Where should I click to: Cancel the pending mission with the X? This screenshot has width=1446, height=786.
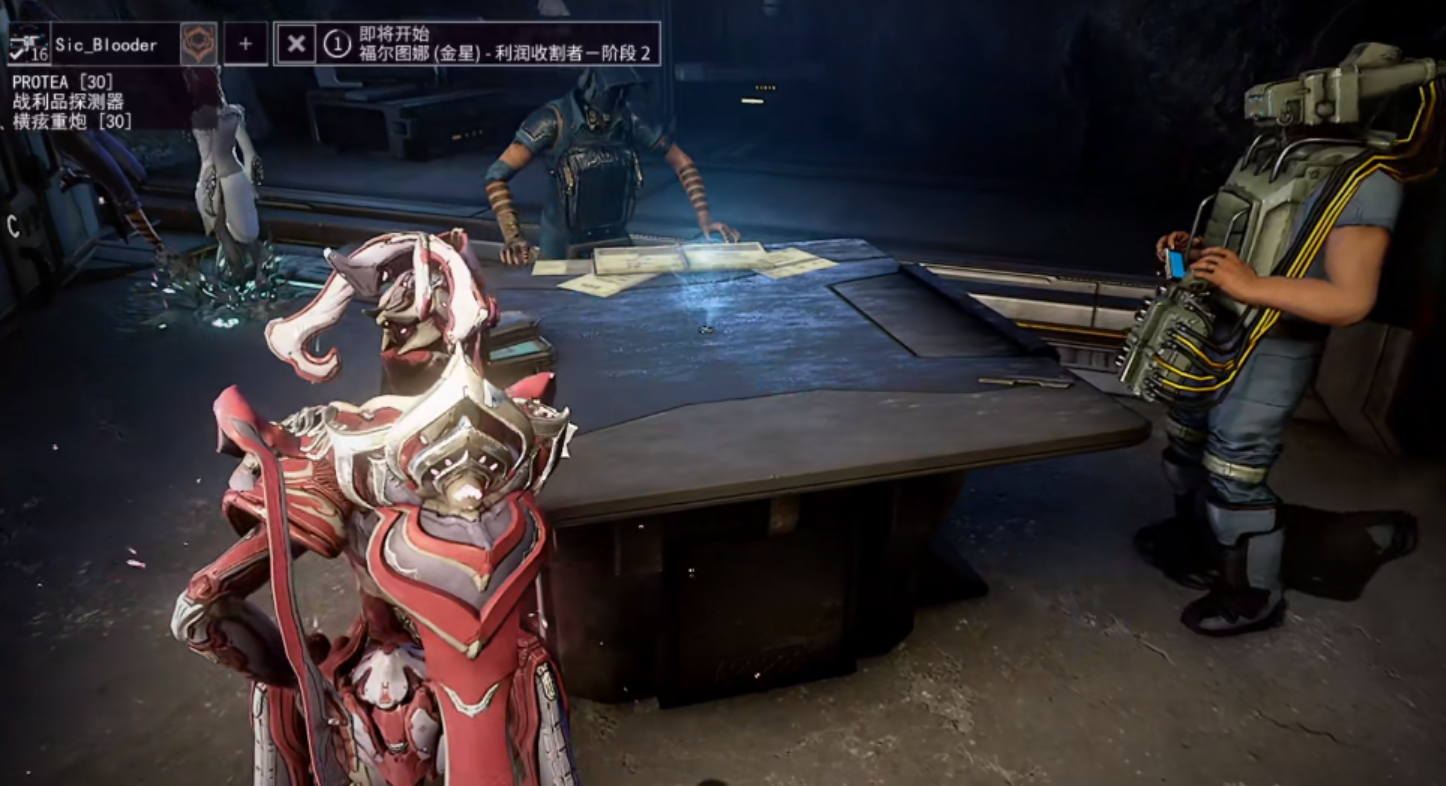(296, 44)
